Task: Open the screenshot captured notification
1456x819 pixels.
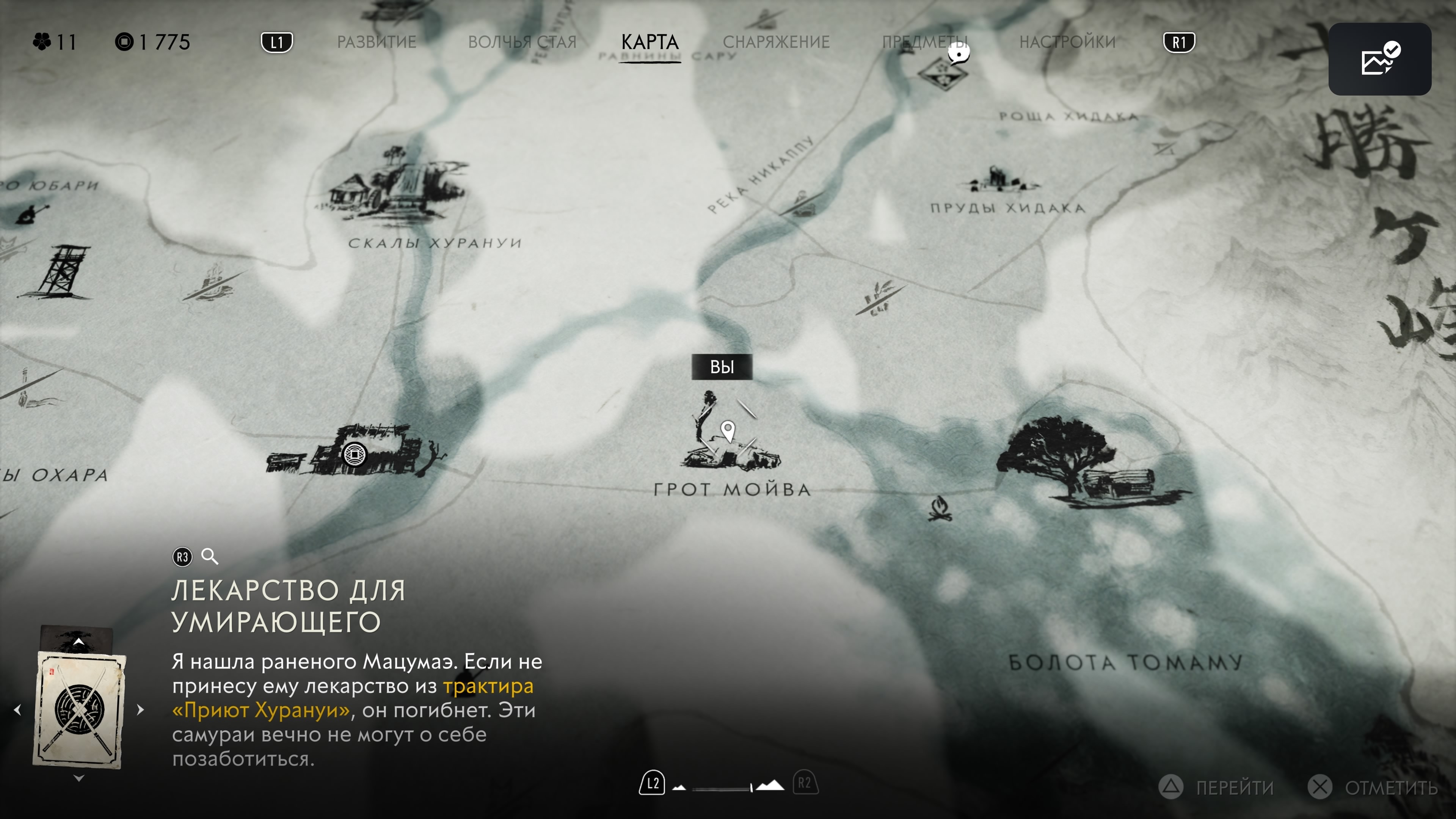Action: [x=1379, y=59]
